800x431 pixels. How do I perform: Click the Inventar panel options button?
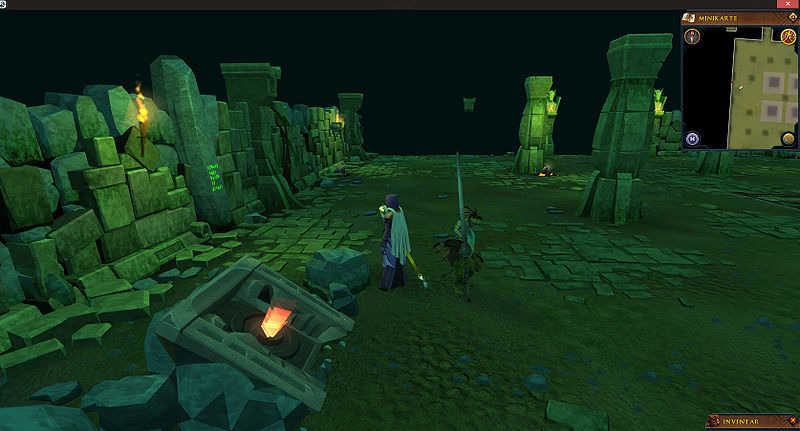point(790,422)
